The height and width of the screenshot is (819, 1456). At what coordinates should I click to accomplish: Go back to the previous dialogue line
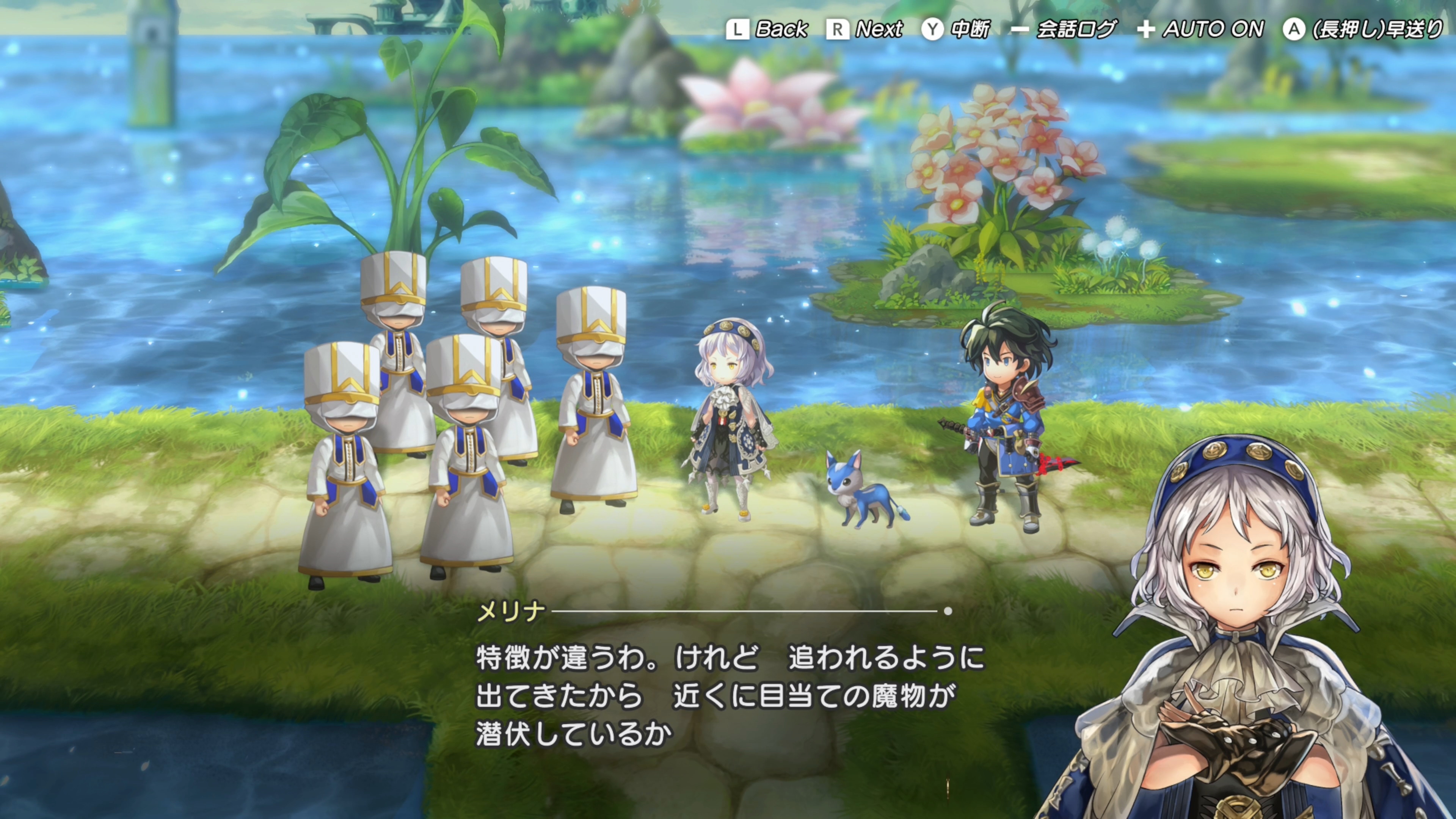pos(767,30)
